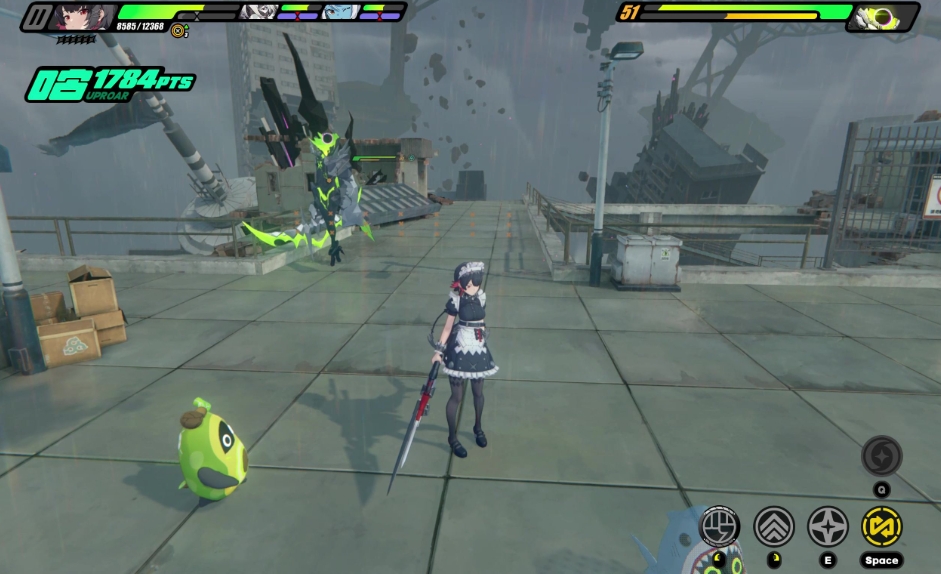The height and width of the screenshot is (574, 941).
Task: Use the four-point star special attack
Action: click(828, 526)
